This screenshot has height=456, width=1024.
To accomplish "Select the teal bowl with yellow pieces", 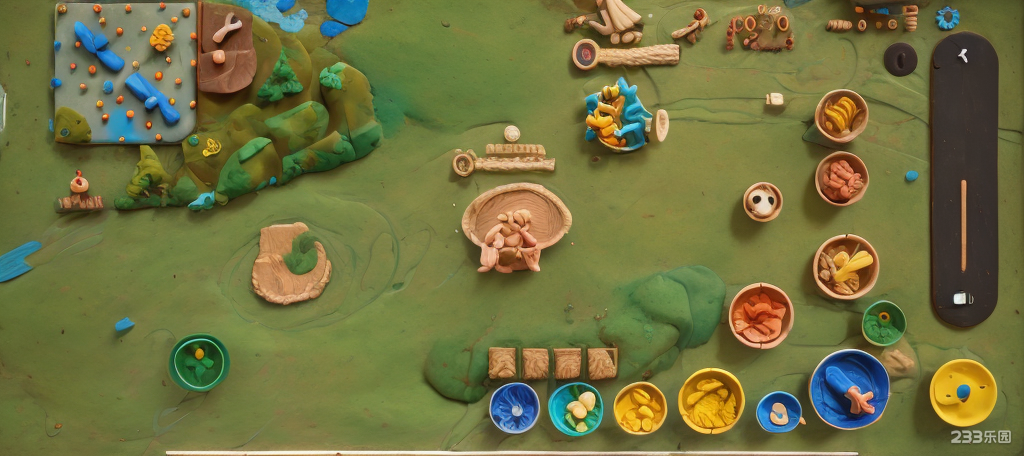I will click(575, 408).
